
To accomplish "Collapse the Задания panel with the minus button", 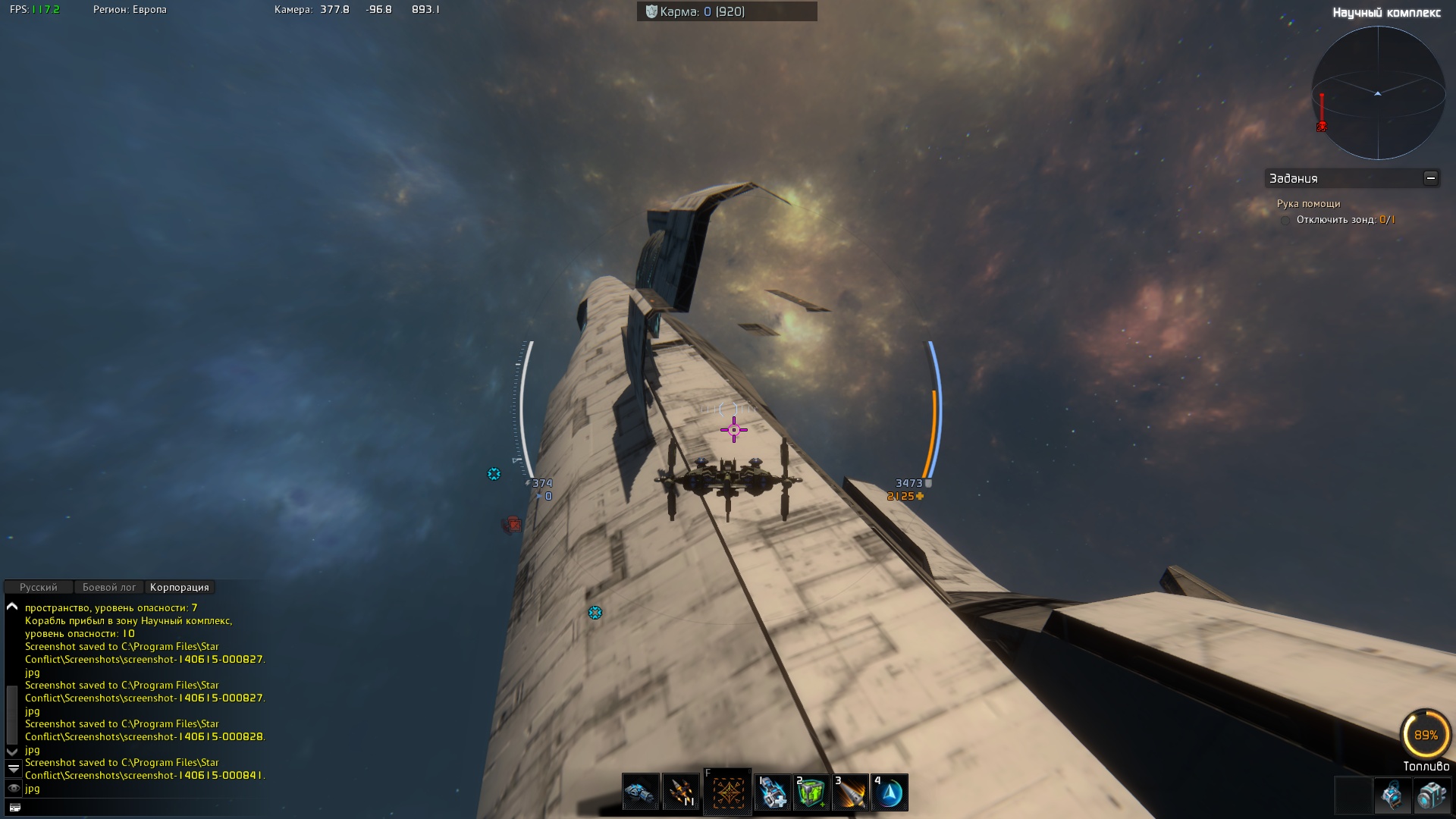I will 1430,178.
